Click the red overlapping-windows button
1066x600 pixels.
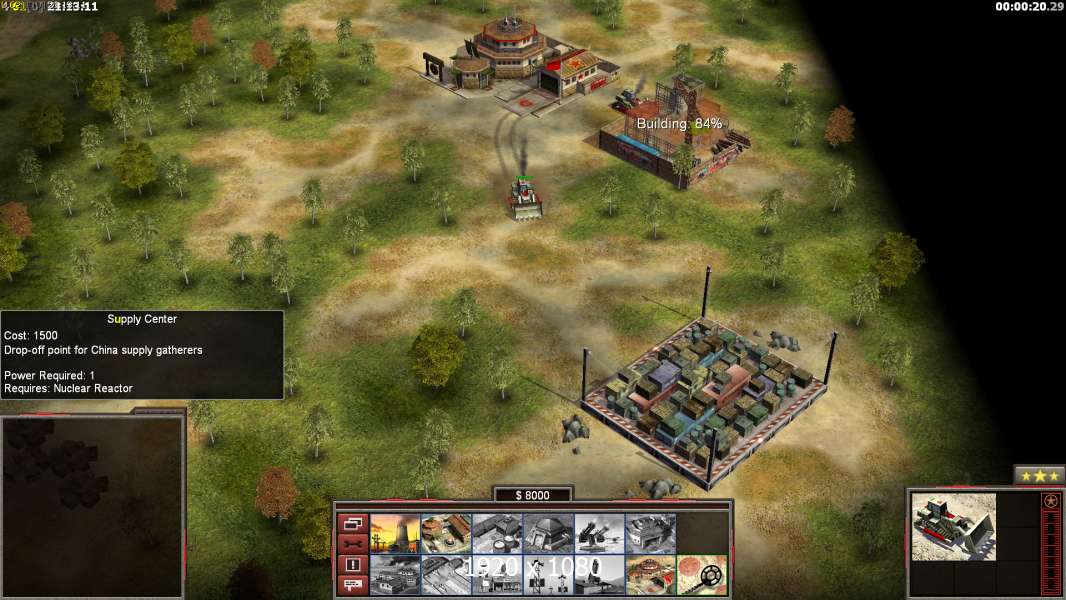tap(352, 523)
